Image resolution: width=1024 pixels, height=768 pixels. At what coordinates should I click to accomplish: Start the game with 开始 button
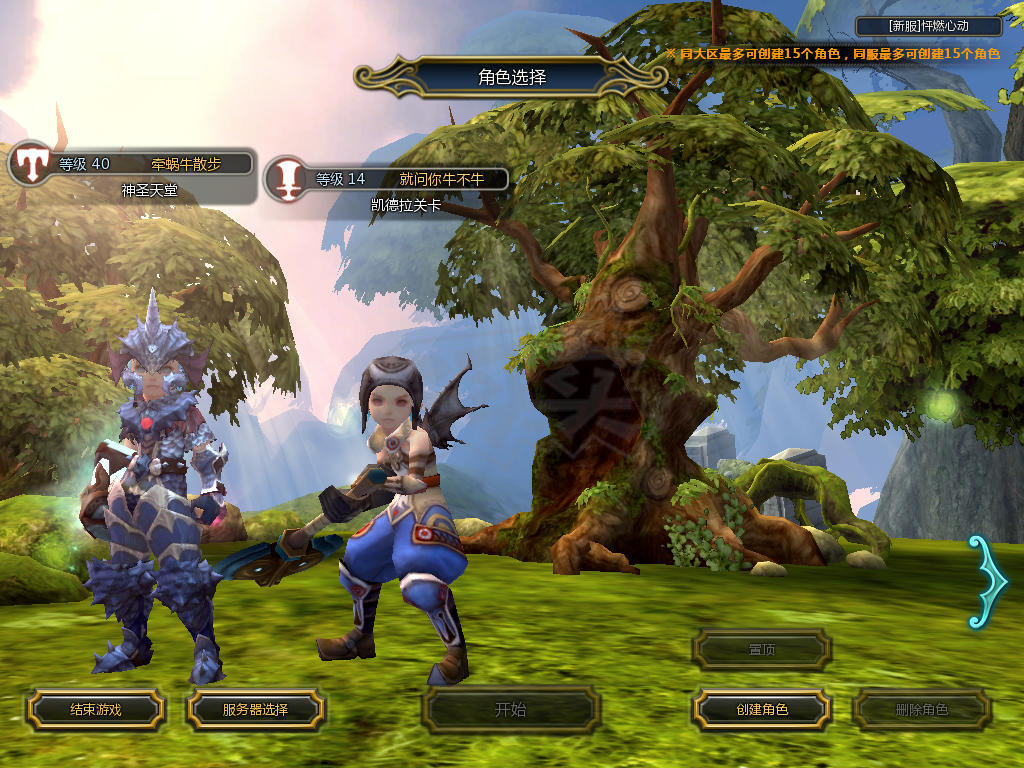(x=510, y=710)
